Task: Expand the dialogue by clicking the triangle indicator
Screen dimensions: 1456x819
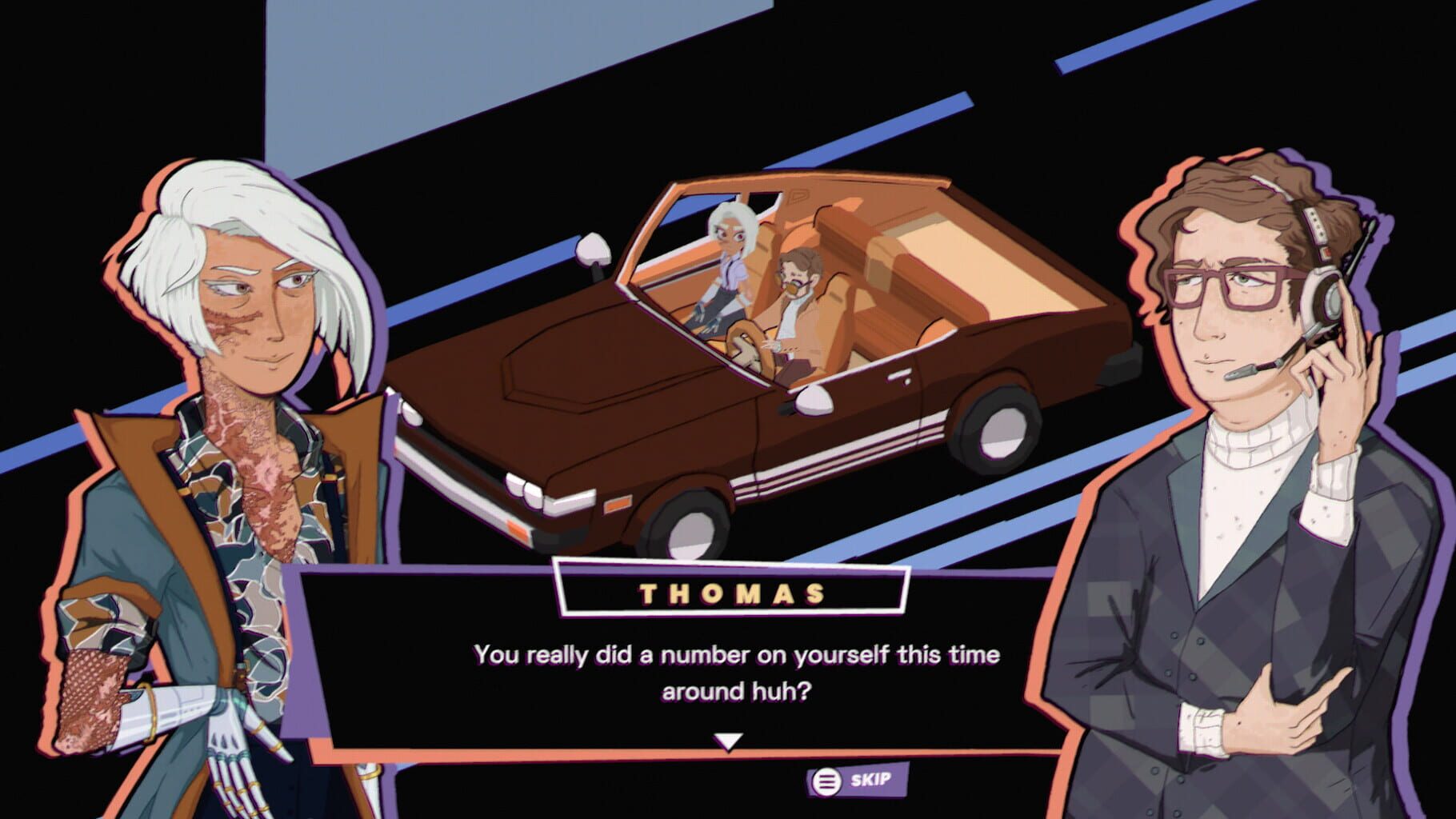Action: pyautogui.click(x=726, y=740)
